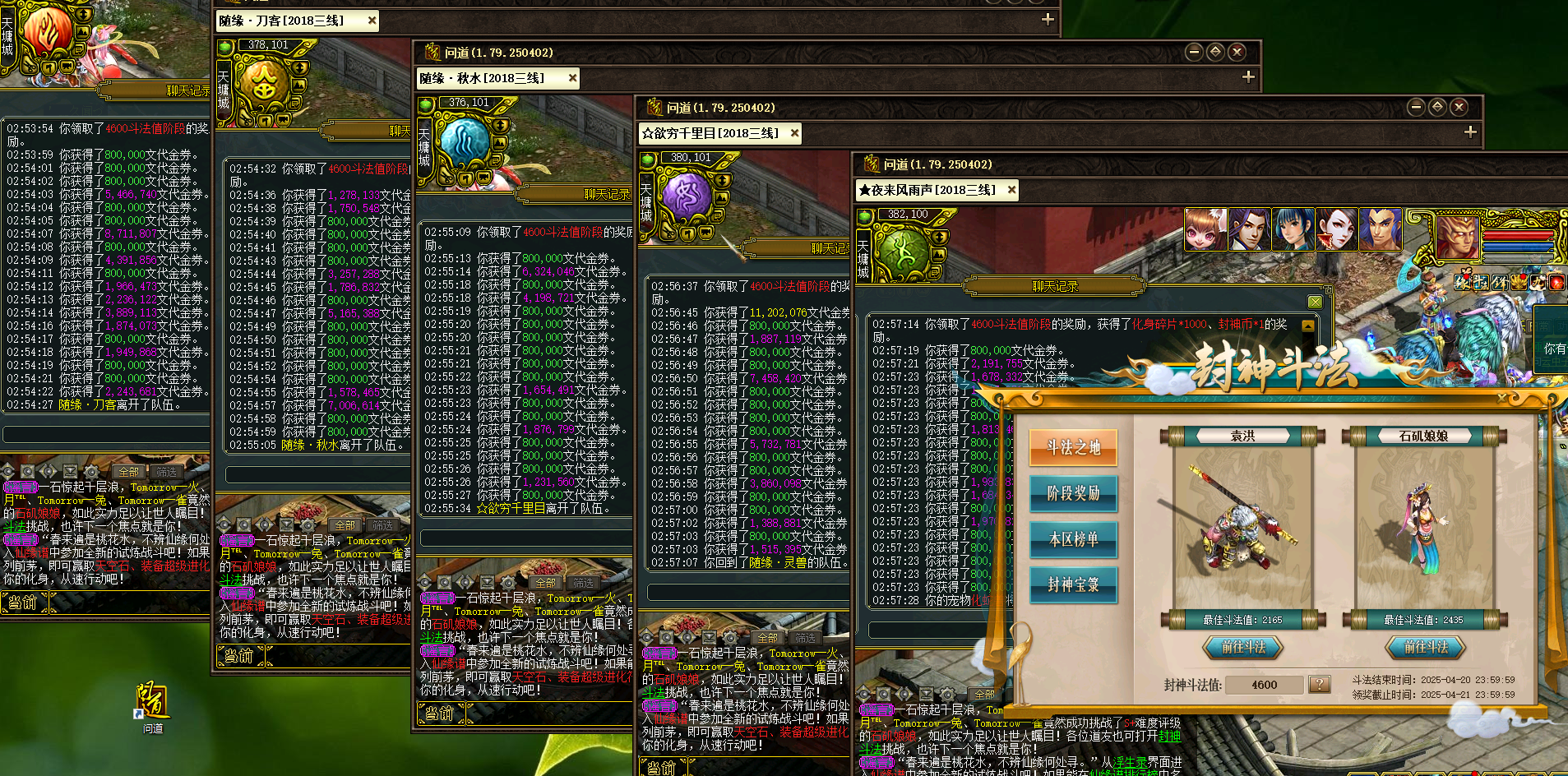
Task: Open the 问道 desktop shortcut
Action: pos(153,705)
